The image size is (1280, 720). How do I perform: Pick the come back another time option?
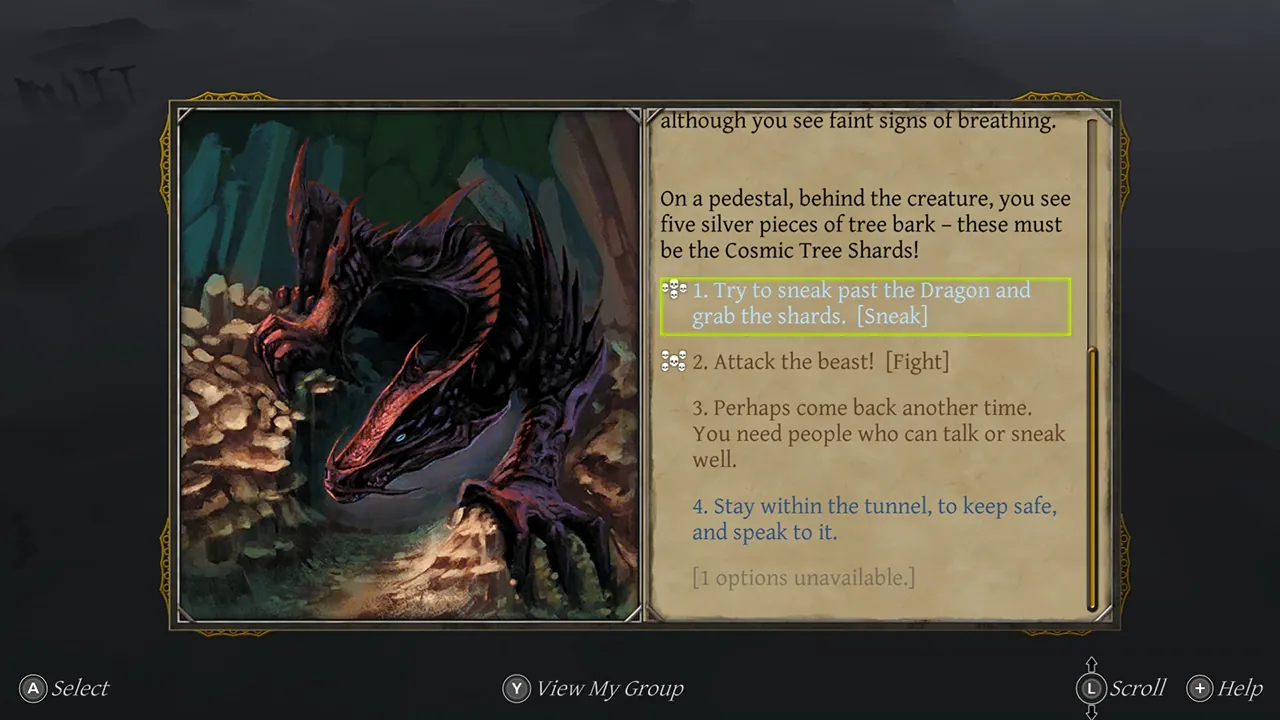[x=878, y=433]
